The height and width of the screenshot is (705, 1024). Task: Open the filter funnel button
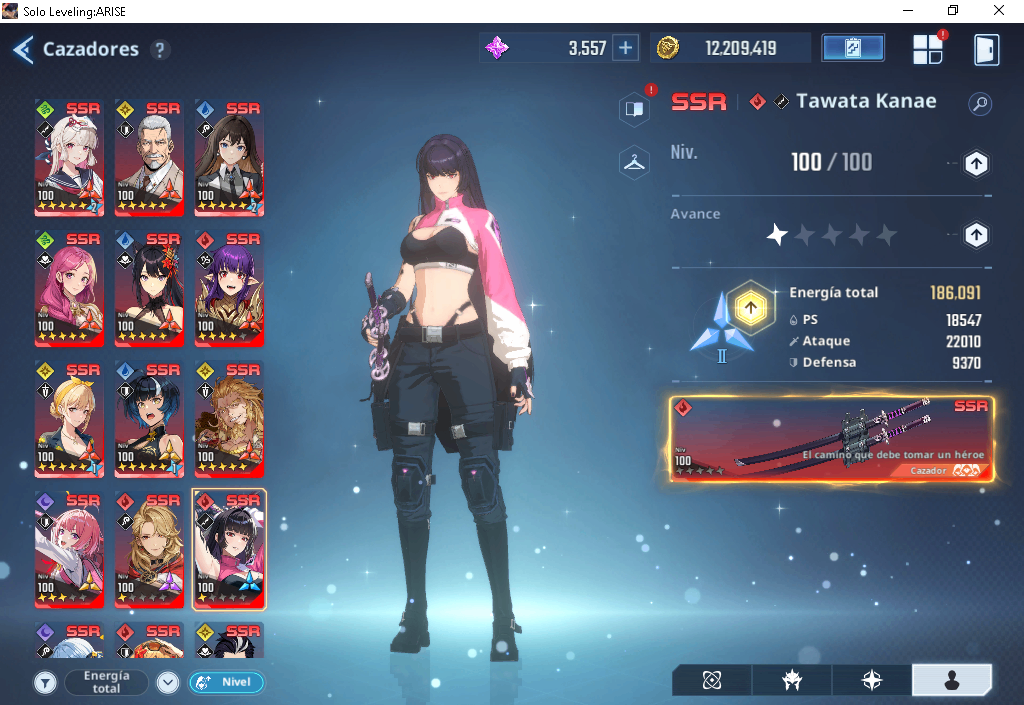pyautogui.click(x=45, y=683)
